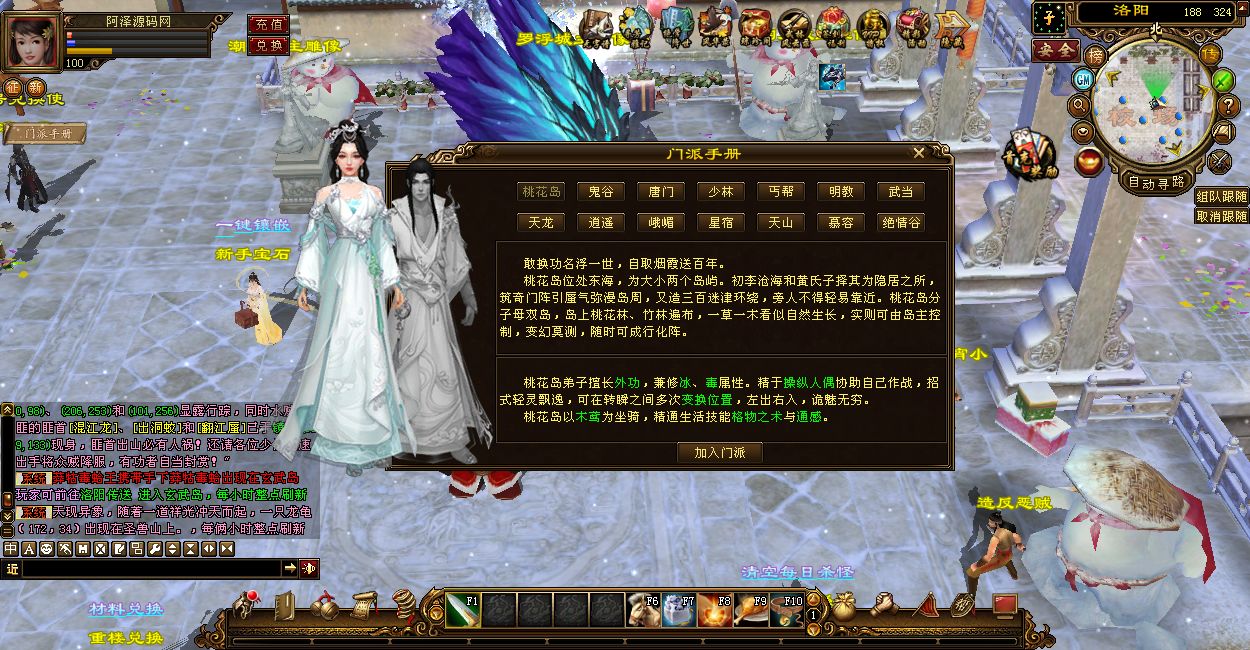
Task: Open the 兑换 exchange button
Action: click(x=268, y=46)
